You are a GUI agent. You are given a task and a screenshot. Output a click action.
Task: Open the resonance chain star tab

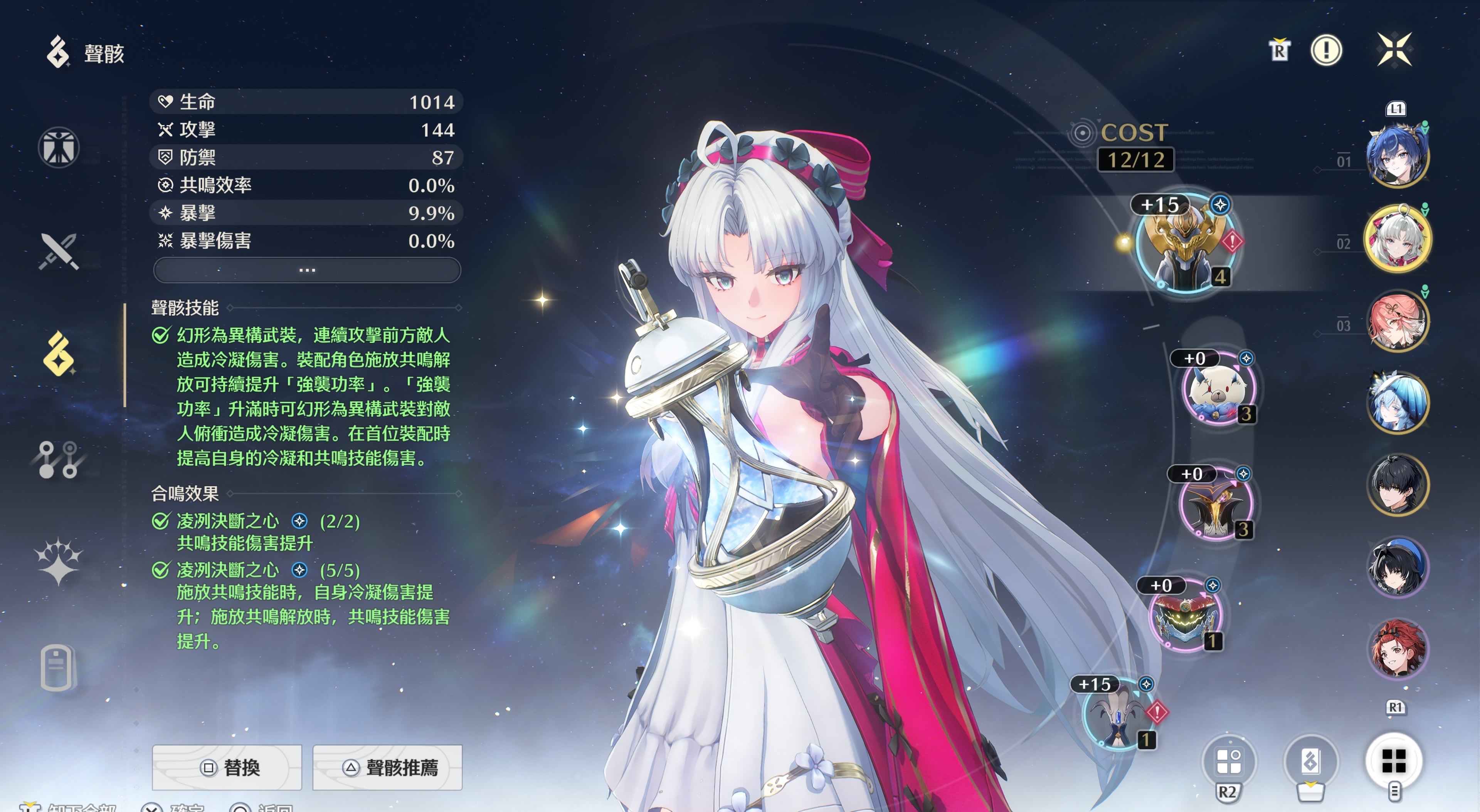[59, 561]
